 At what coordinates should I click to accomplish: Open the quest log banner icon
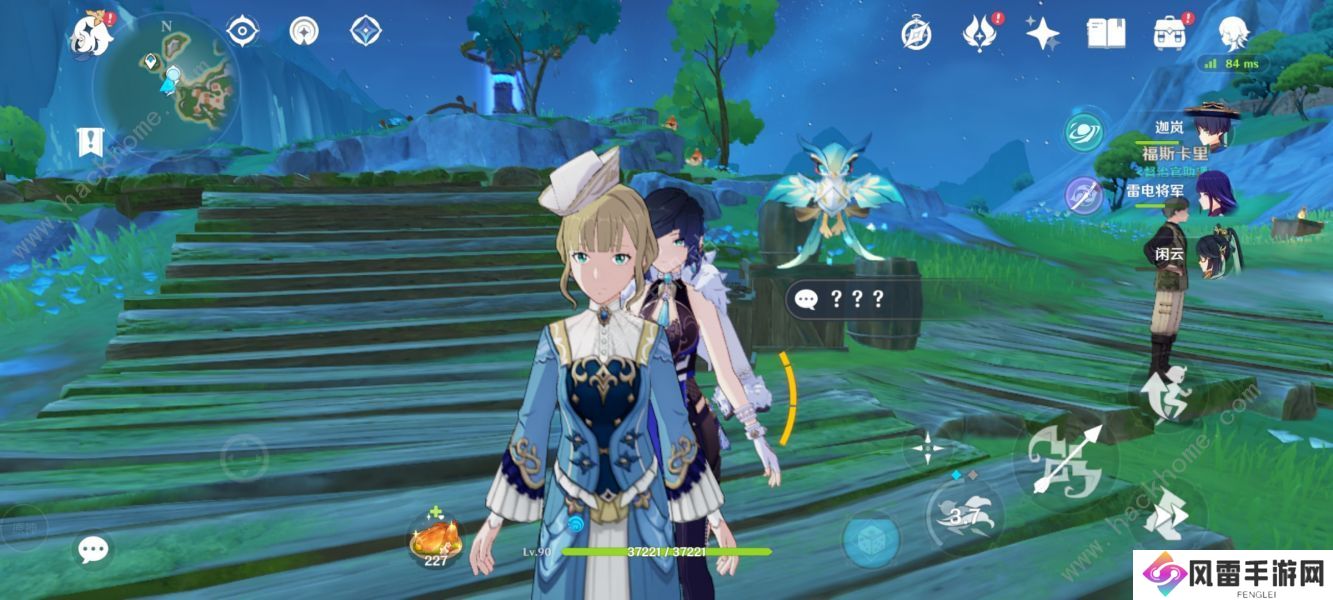click(x=91, y=143)
